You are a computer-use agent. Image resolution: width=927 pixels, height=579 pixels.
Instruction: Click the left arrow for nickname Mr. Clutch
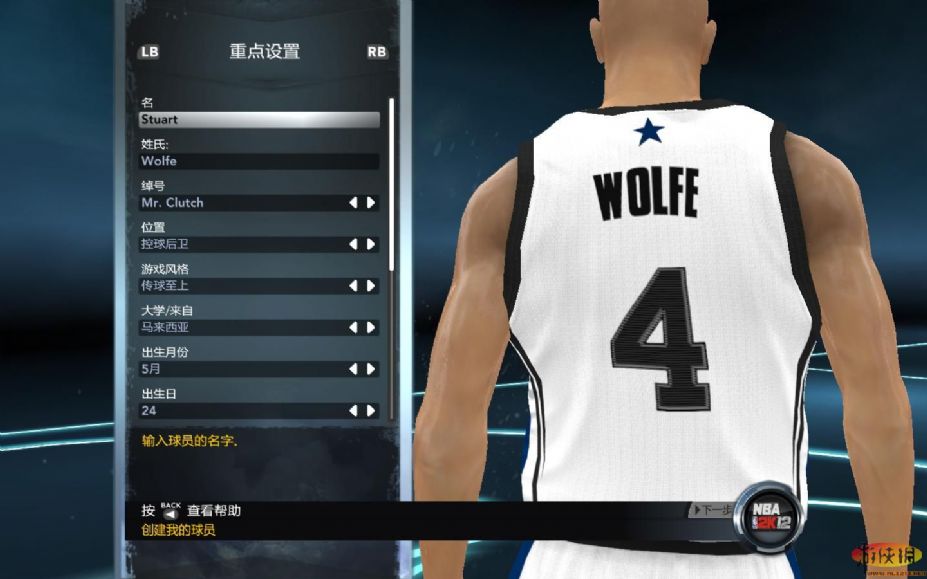(x=353, y=203)
